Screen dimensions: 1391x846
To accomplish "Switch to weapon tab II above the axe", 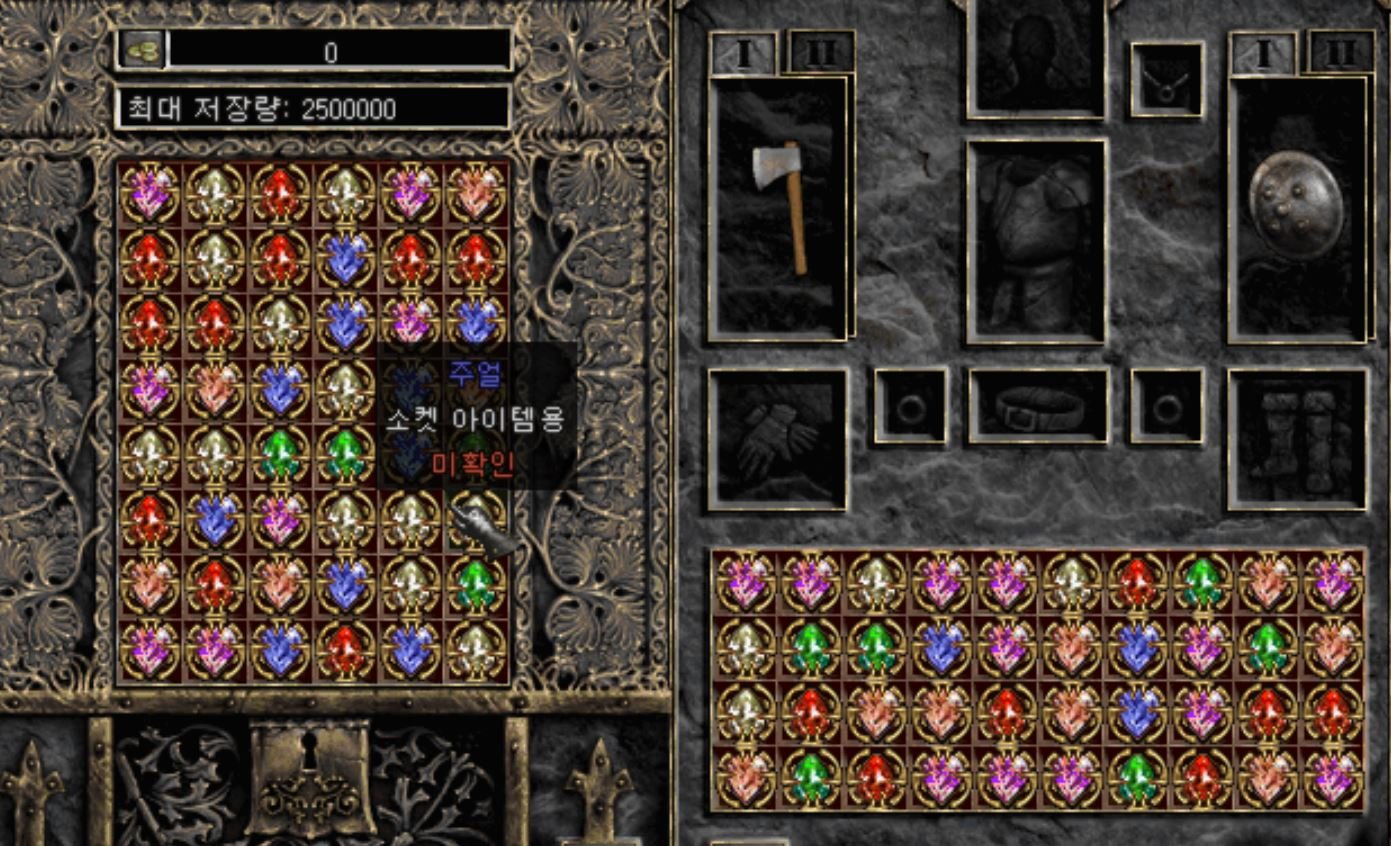I will click(x=821, y=52).
